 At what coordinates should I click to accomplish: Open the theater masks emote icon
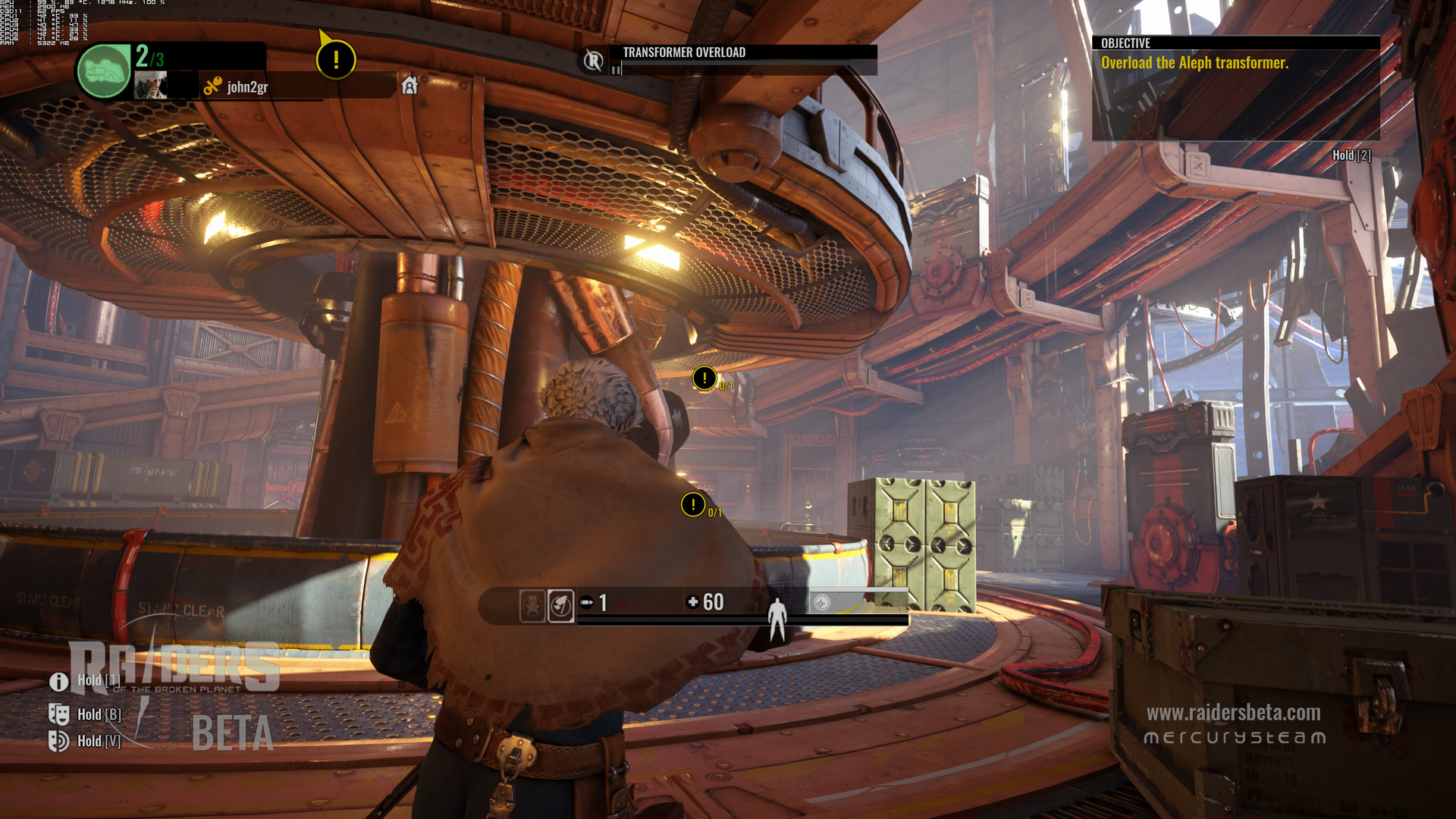click(59, 714)
